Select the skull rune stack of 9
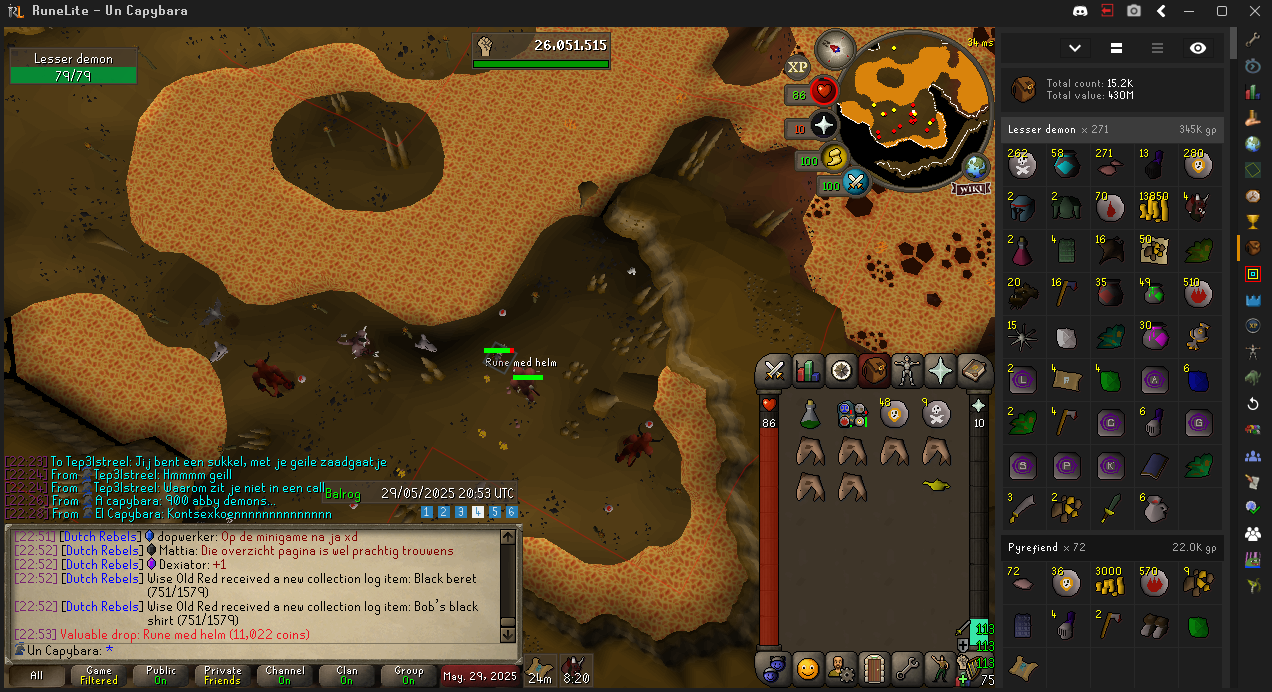The height and width of the screenshot is (692, 1272). tap(936, 412)
